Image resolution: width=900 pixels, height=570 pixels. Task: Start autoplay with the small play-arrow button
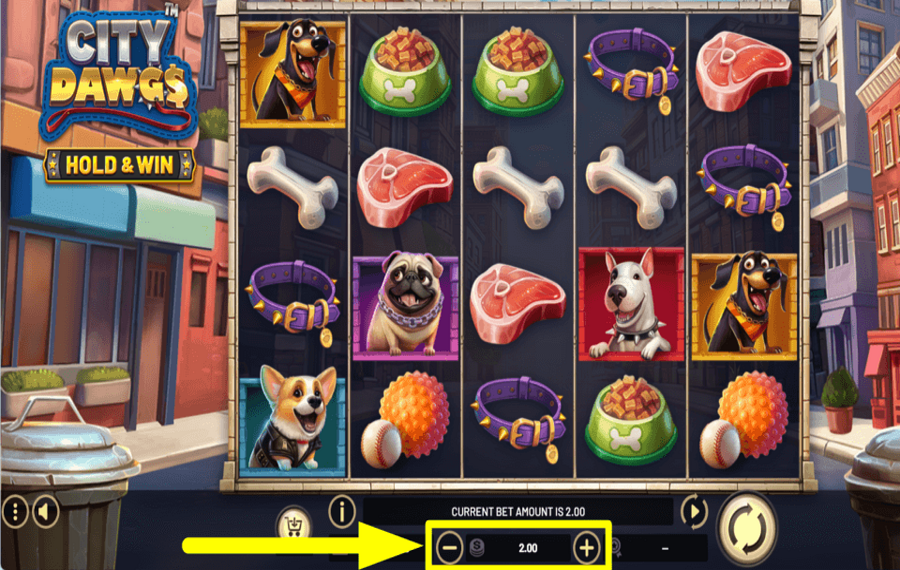694,512
